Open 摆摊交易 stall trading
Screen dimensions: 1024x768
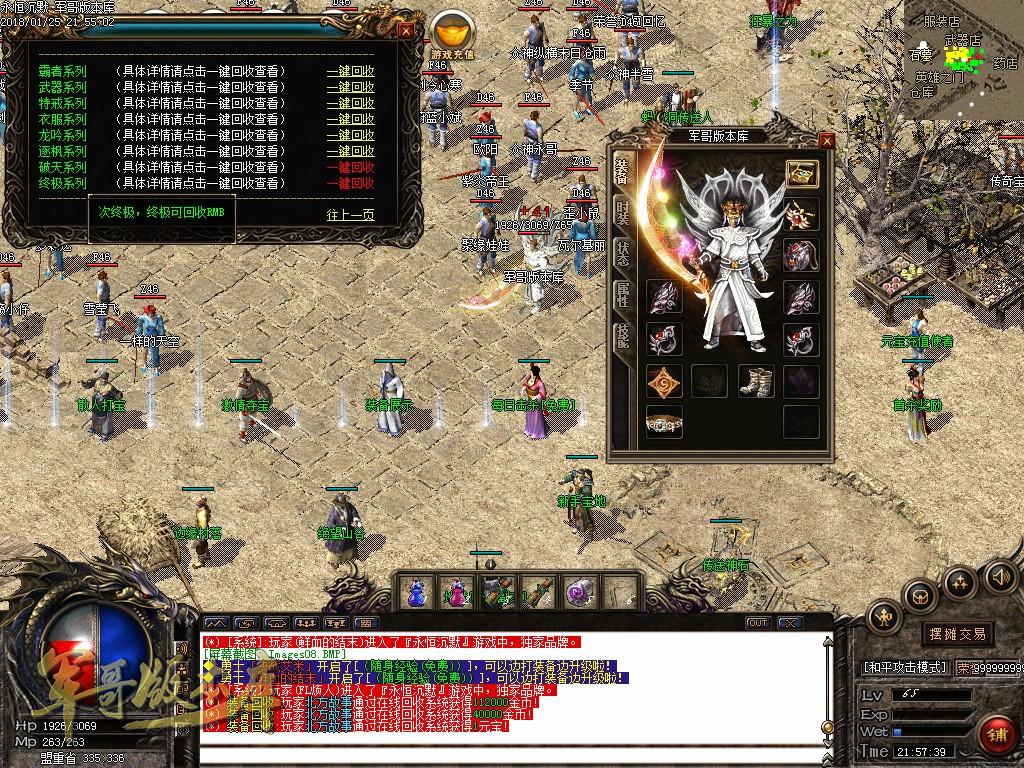click(x=957, y=634)
